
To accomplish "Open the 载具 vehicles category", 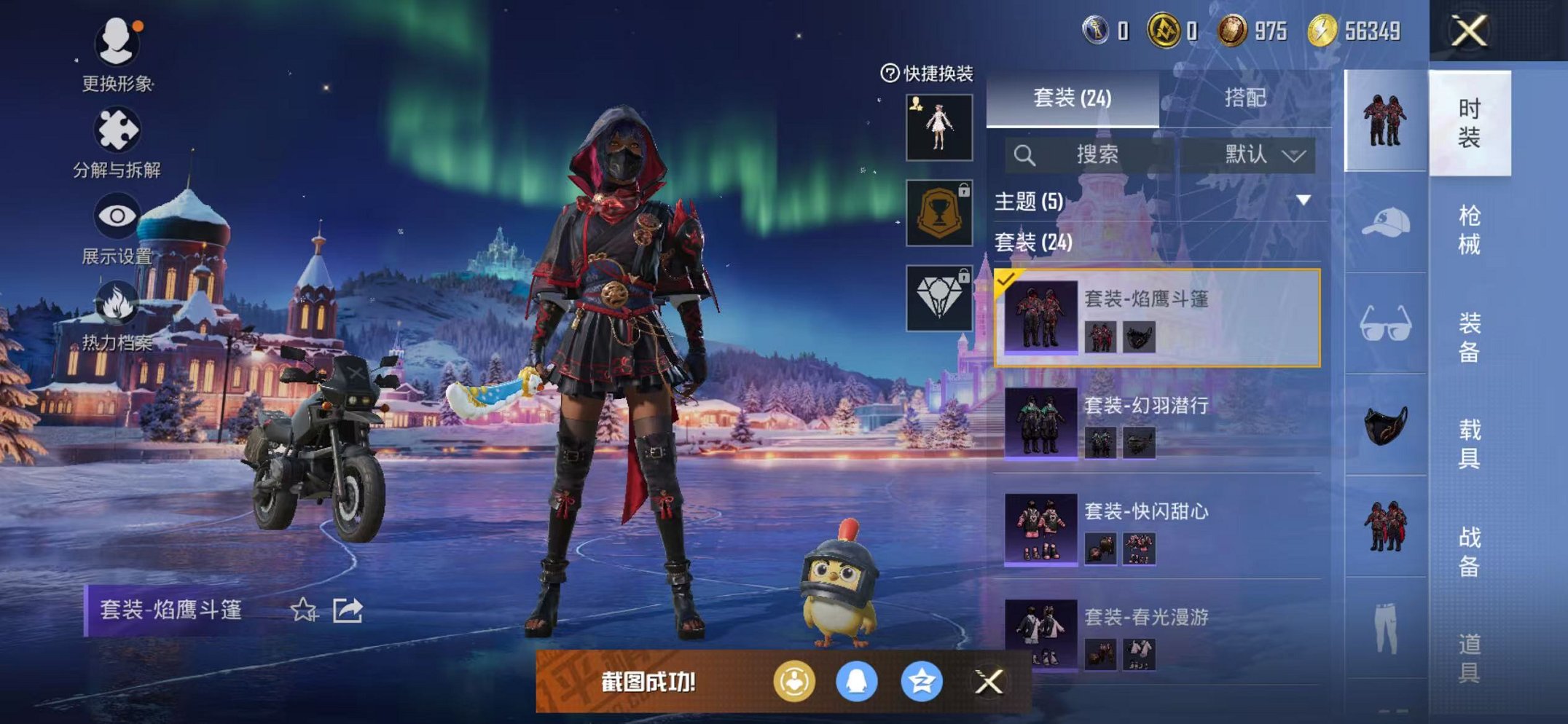I will [1469, 444].
